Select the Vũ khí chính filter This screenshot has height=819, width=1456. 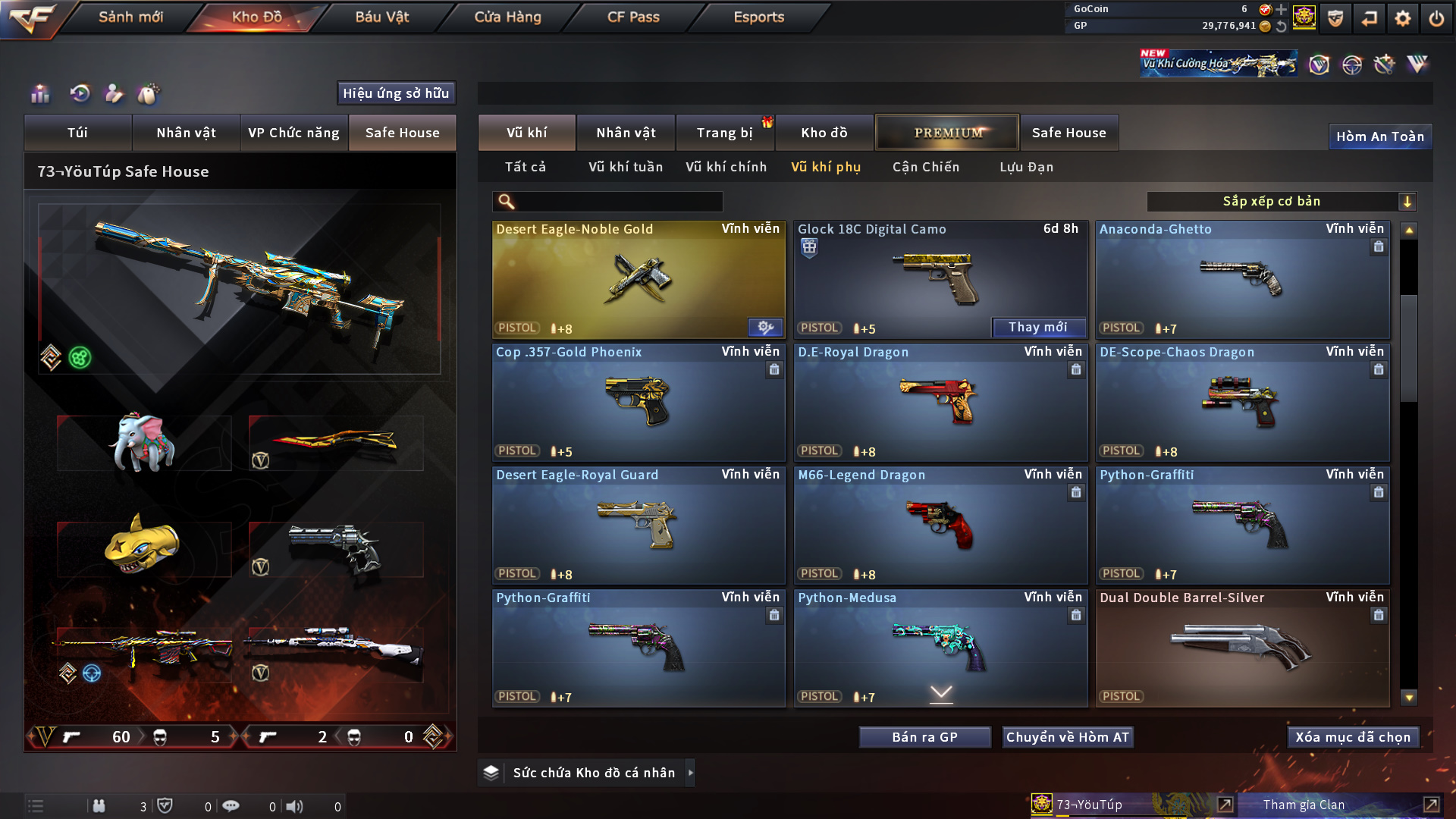click(726, 167)
